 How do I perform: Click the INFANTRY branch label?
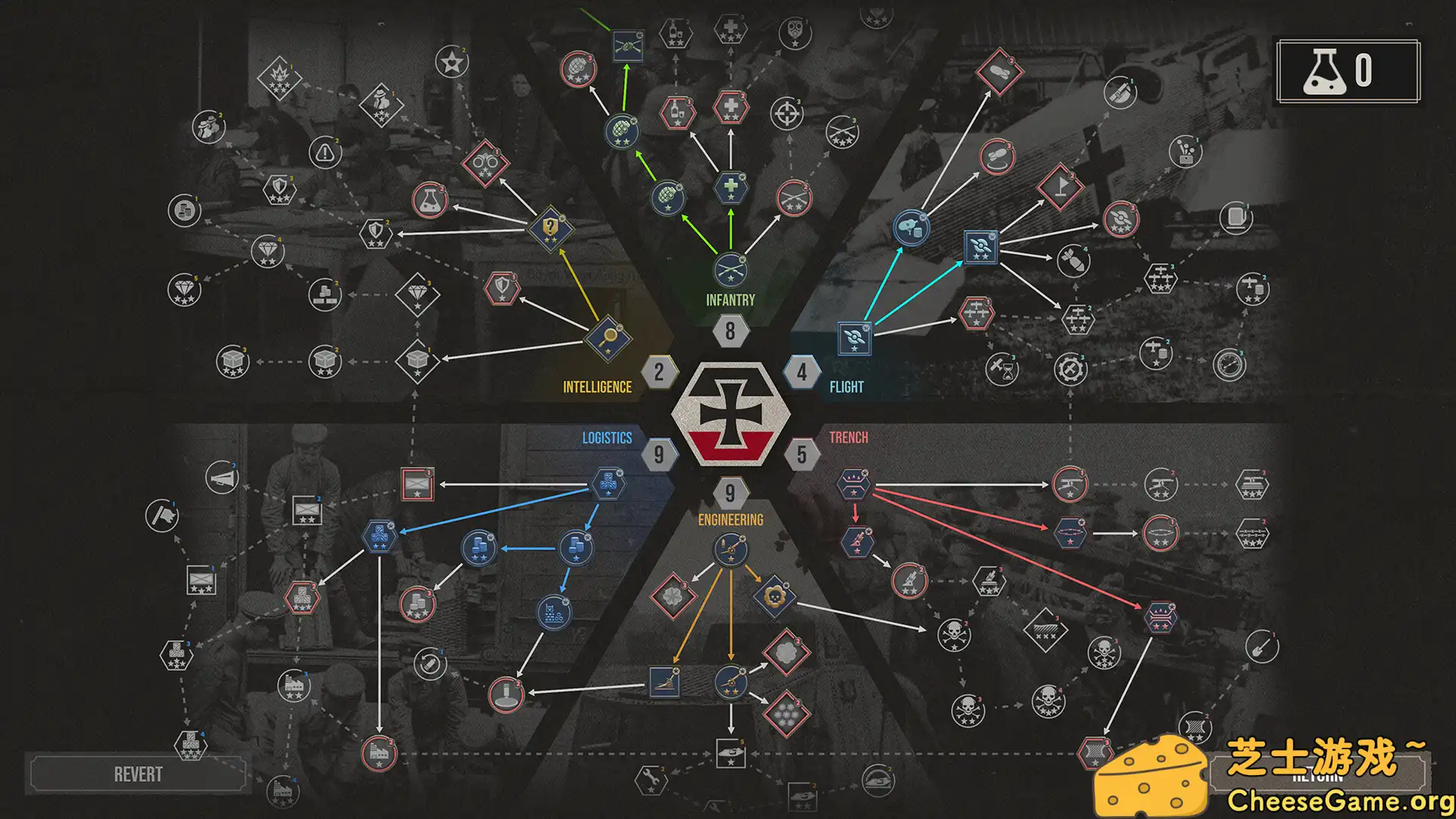tap(730, 300)
